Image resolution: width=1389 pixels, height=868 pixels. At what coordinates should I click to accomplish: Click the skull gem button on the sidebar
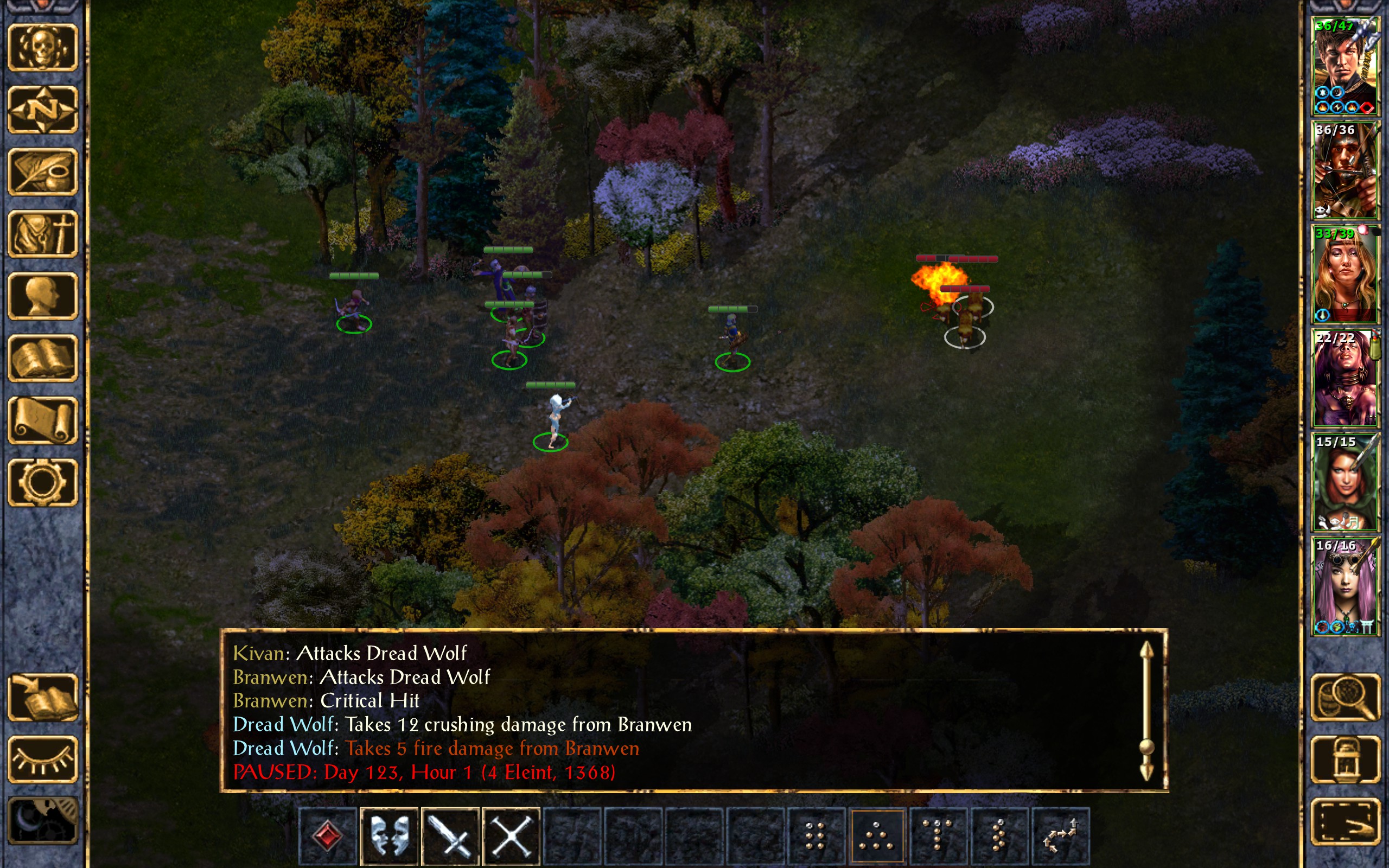point(42,48)
